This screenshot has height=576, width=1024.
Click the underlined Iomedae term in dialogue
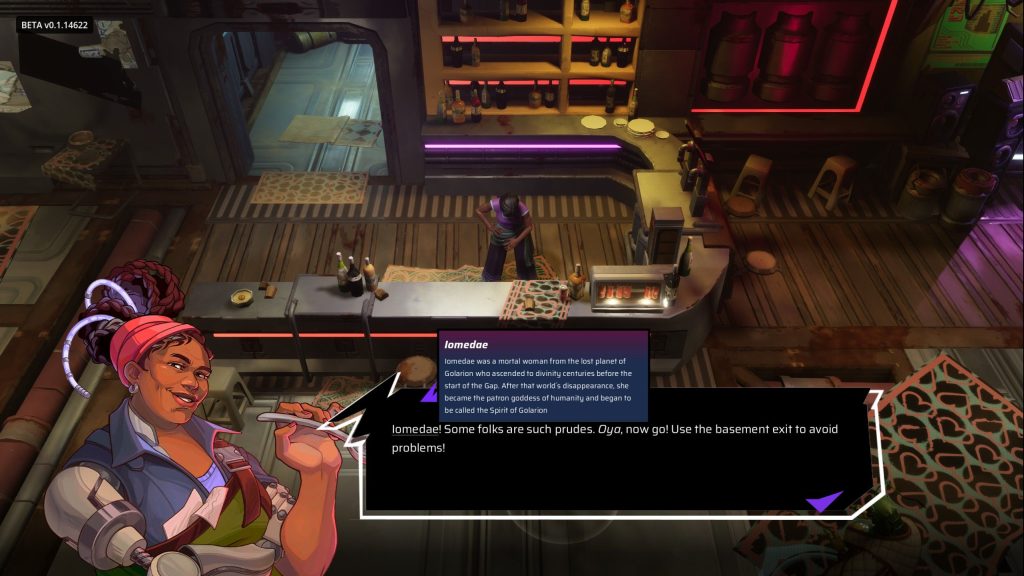417,430
